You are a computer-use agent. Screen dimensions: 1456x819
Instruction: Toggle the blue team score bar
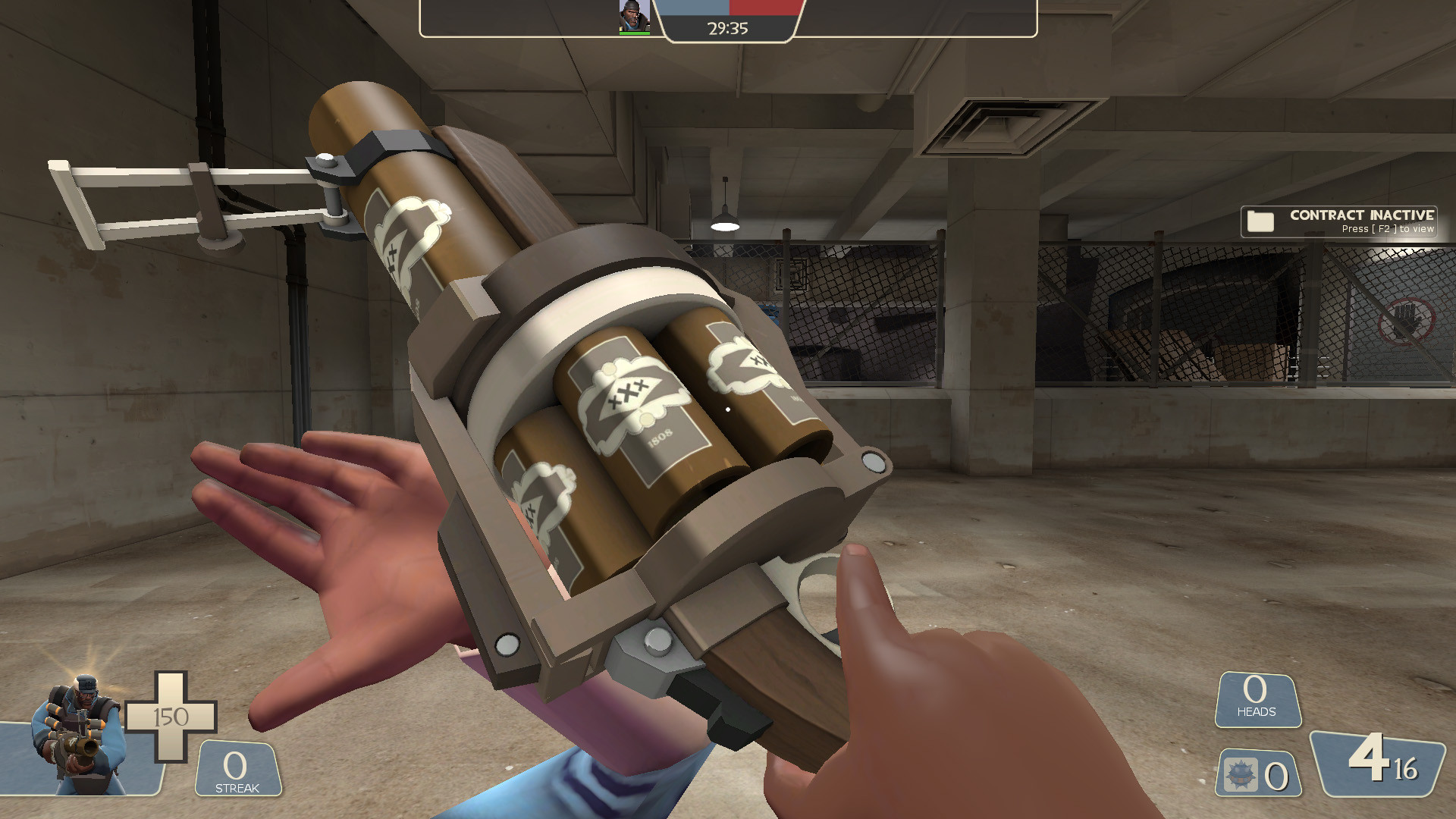[693, 10]
